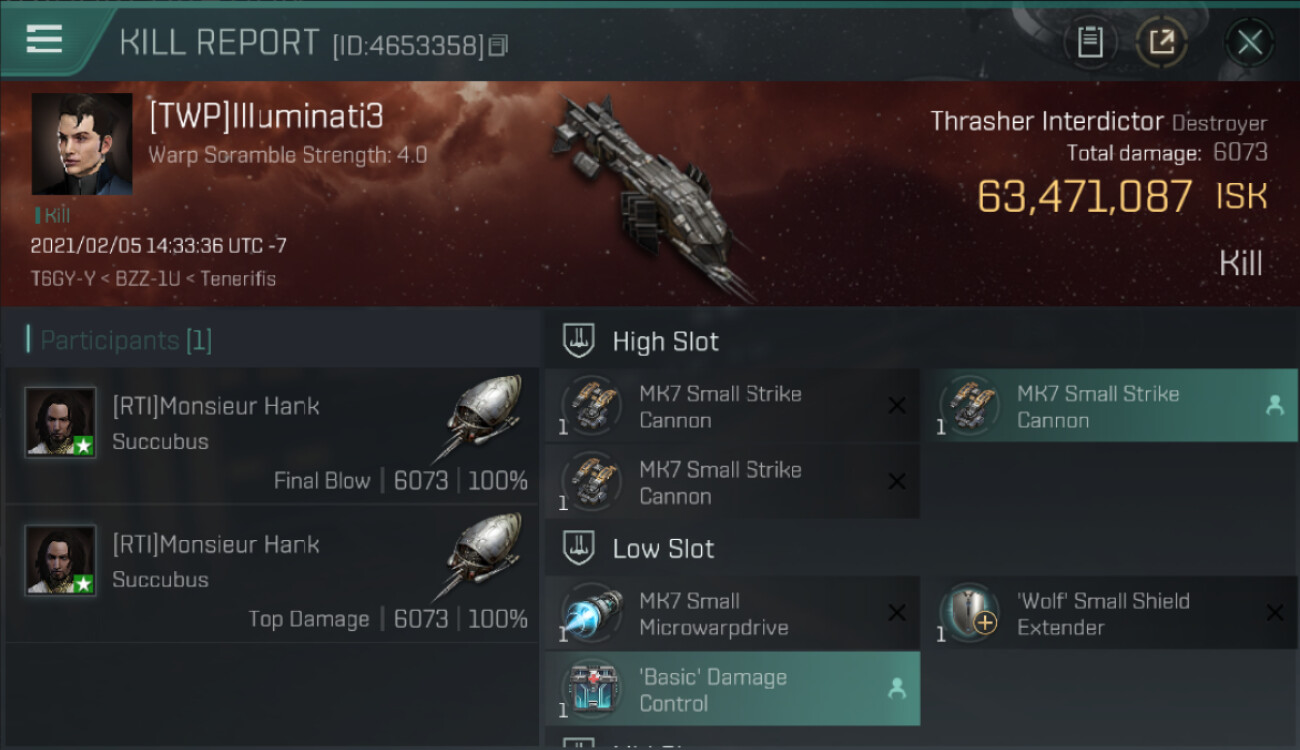This screenshot has width=1300, height=750.
Task: Click the clipboard icon button
Action: 1090,42
